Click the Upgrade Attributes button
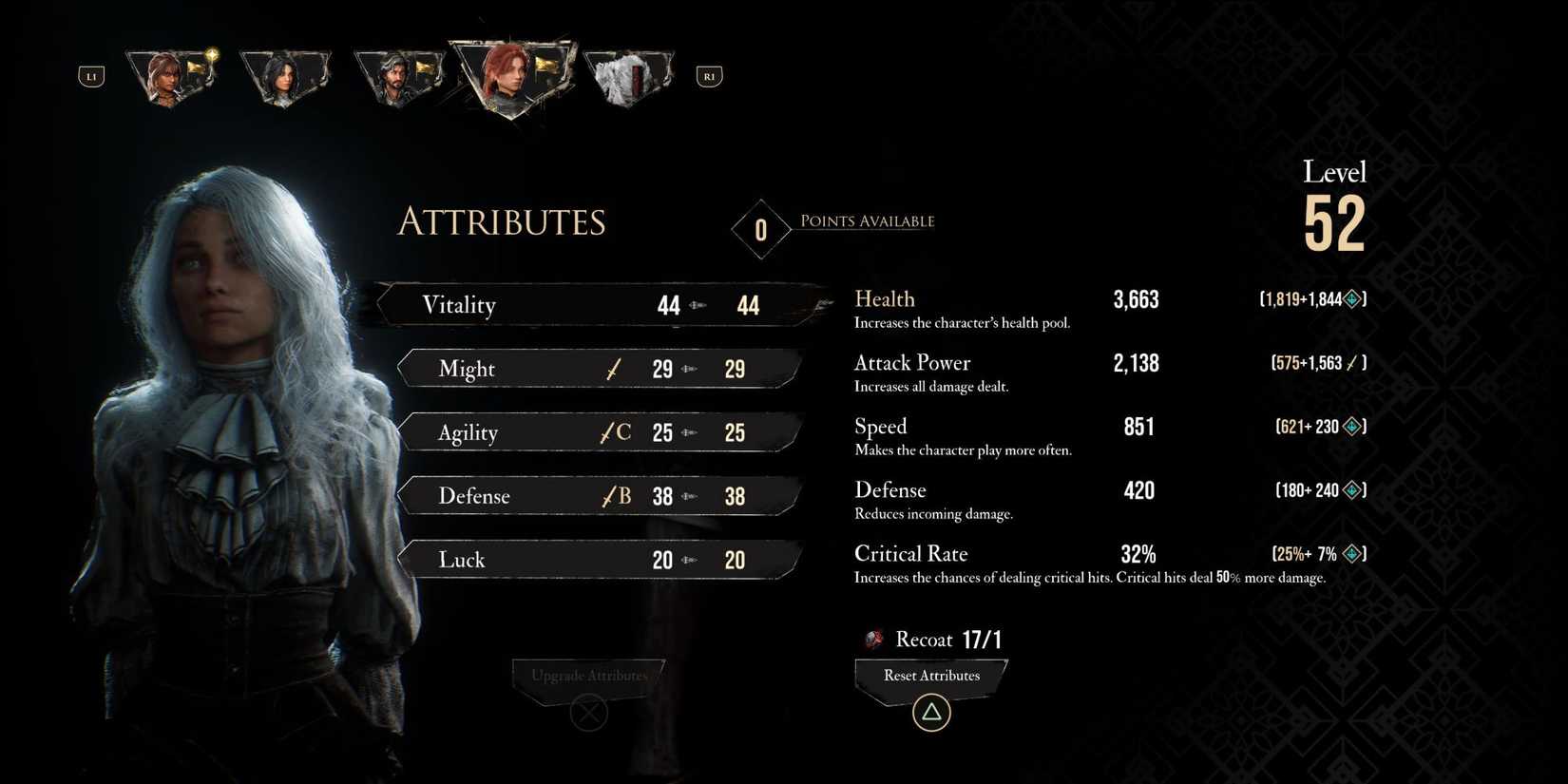1568x784 pixels. coord(589,677)
